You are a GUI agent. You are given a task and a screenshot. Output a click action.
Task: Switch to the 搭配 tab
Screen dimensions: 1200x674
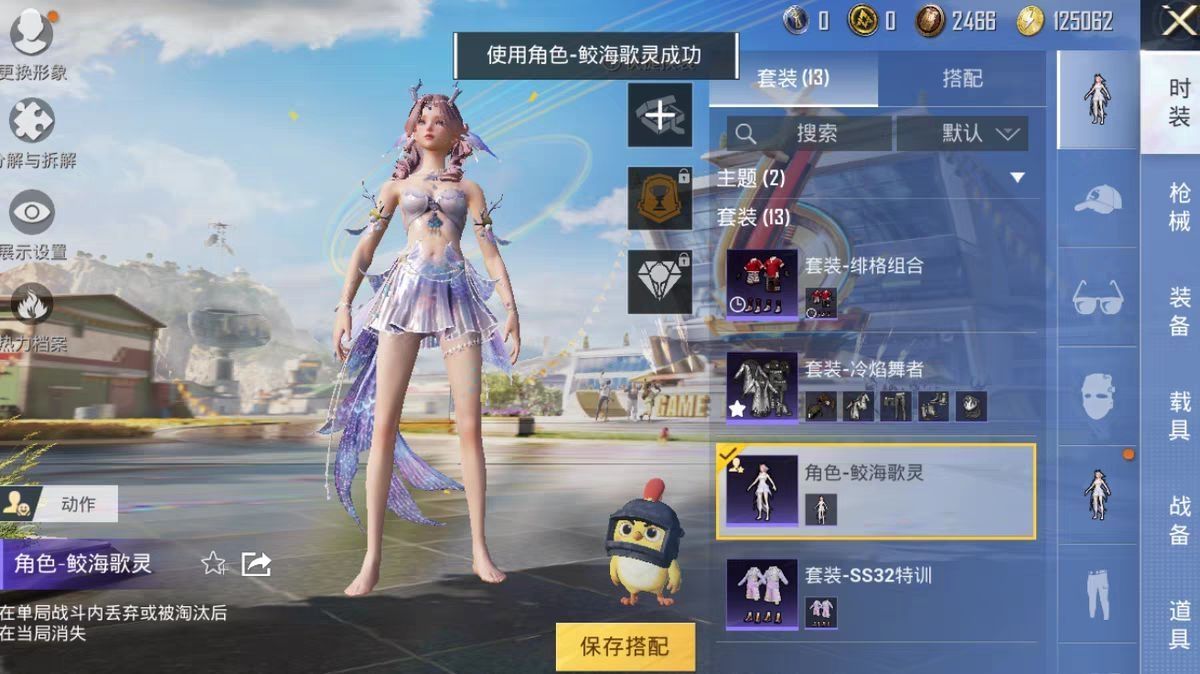[x=962, y=79]
